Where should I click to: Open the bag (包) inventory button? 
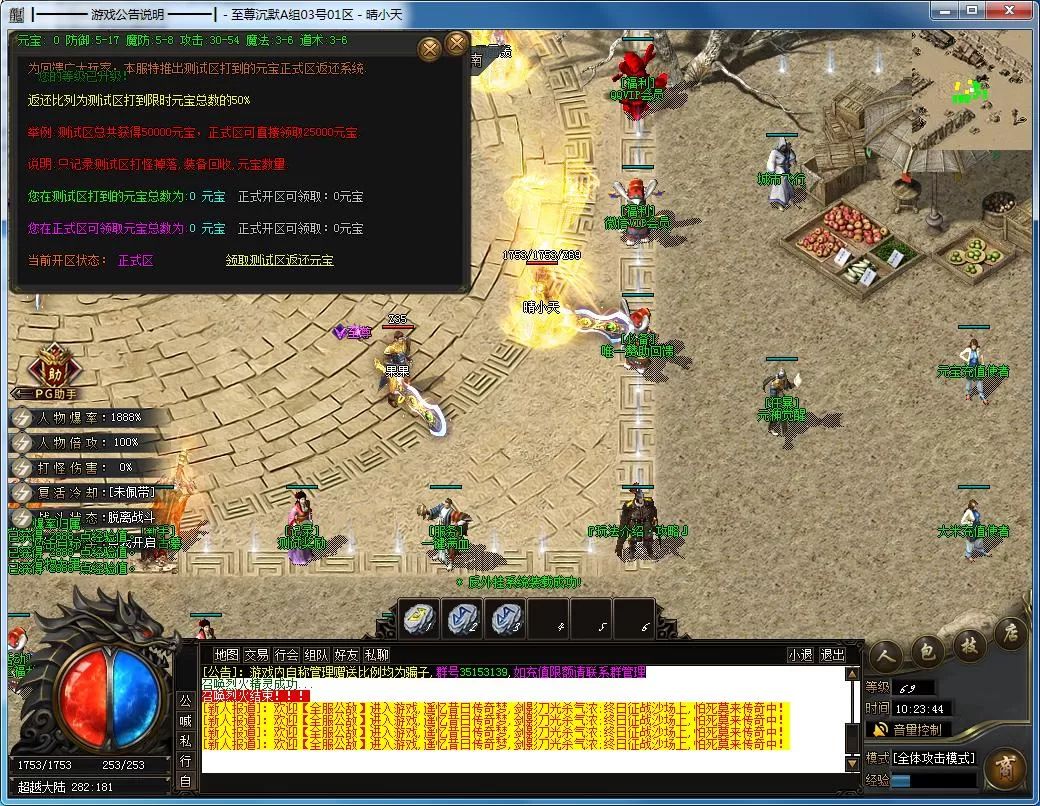click(x=927, y=652)
